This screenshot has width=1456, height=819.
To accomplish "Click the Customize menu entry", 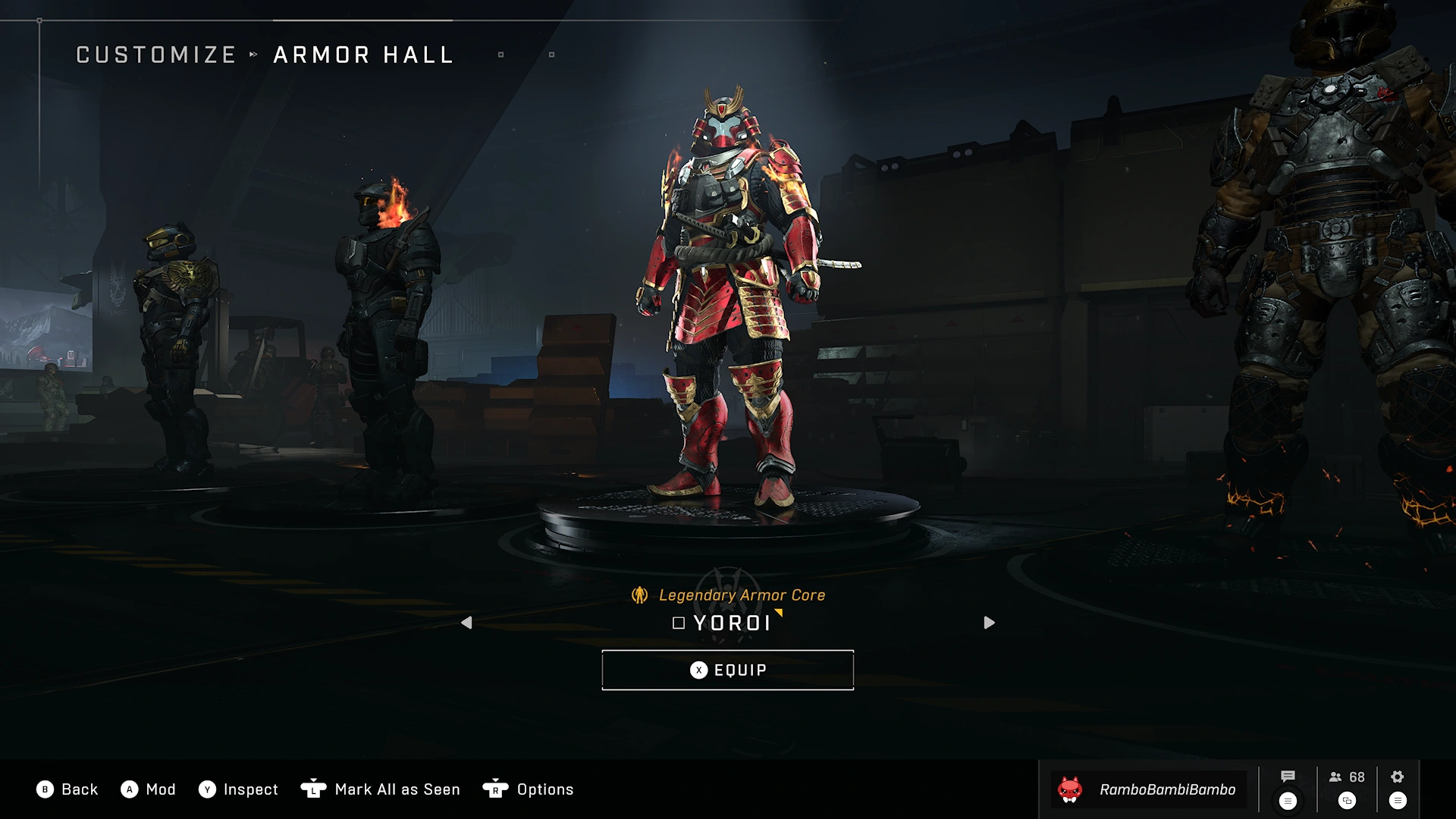I will [x=156, y=54].
